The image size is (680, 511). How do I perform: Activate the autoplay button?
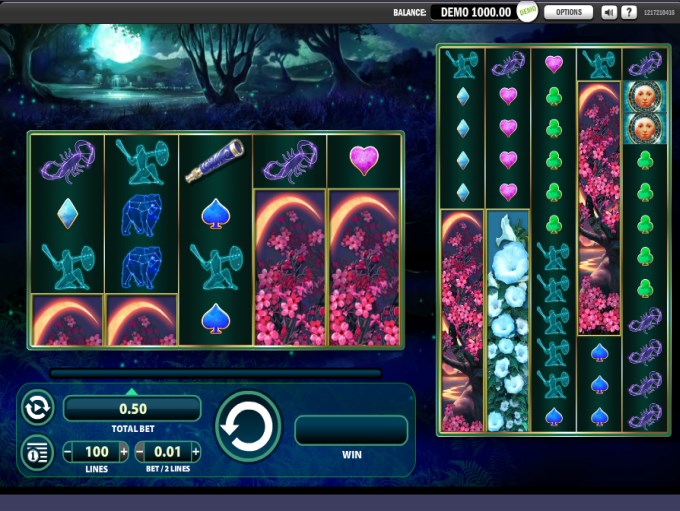pos(37,408)
